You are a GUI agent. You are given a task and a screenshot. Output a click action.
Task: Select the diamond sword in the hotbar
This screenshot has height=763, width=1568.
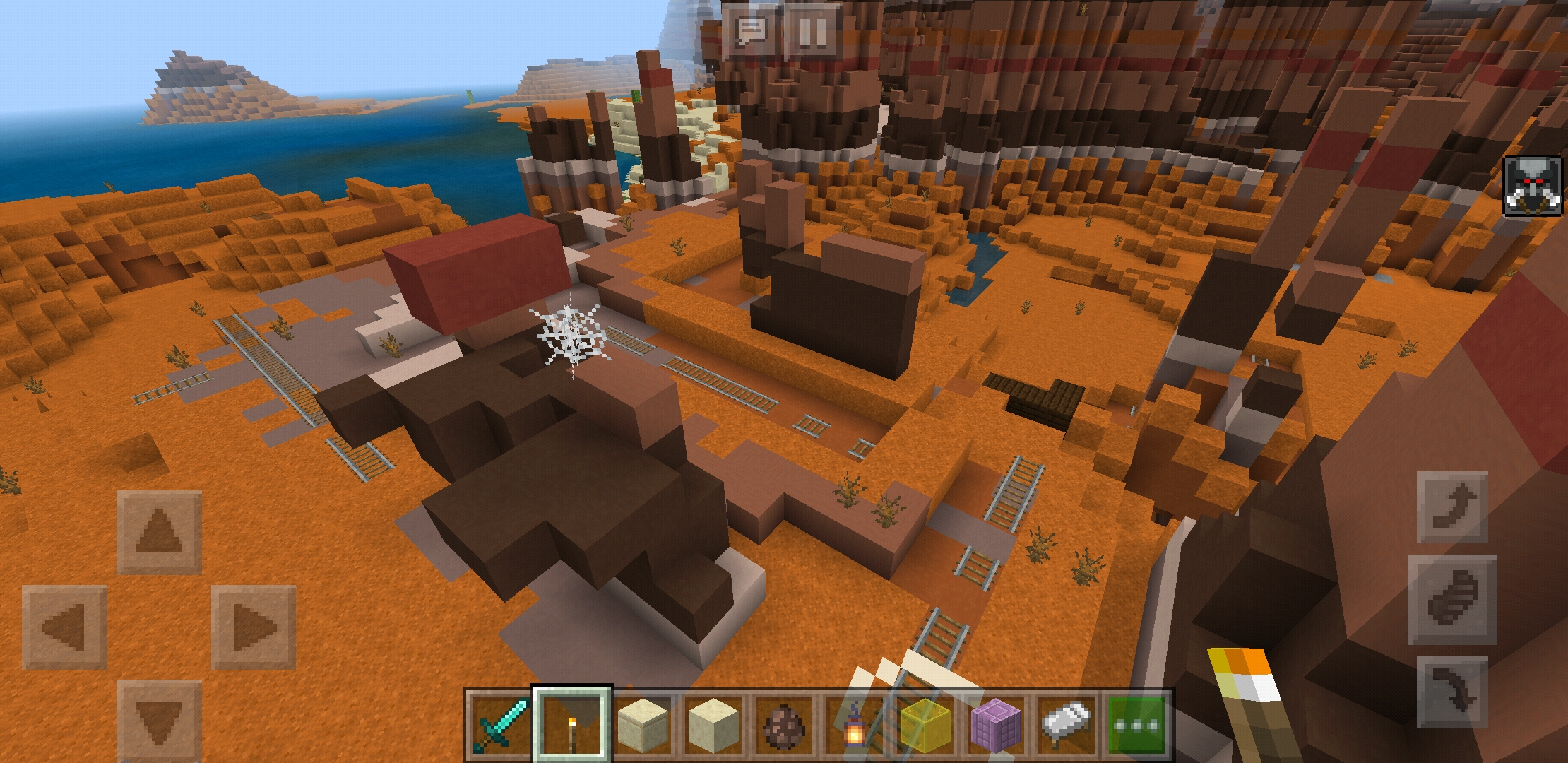click(501, 722)
